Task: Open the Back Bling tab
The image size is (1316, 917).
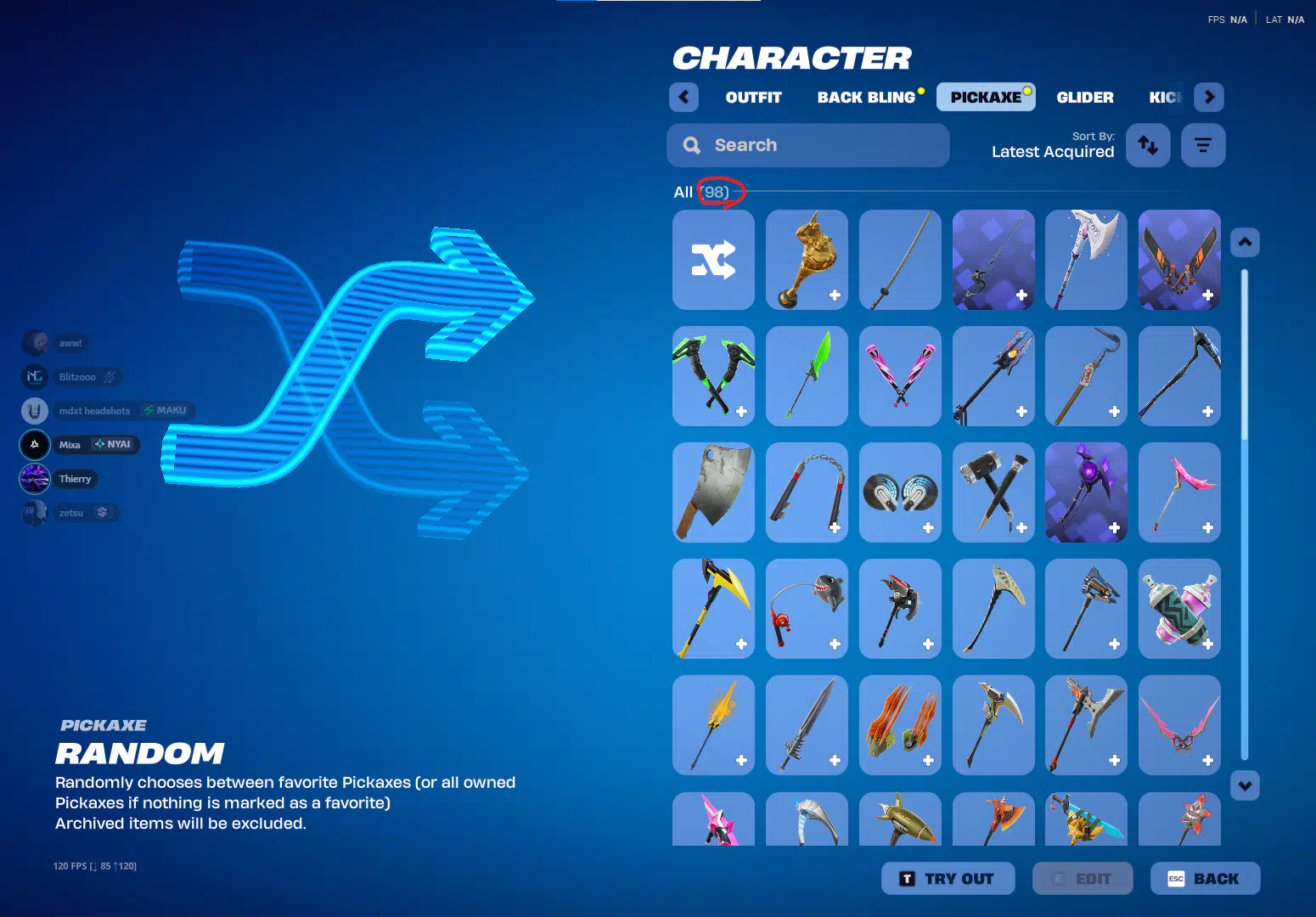Action: tap(866, 98)
